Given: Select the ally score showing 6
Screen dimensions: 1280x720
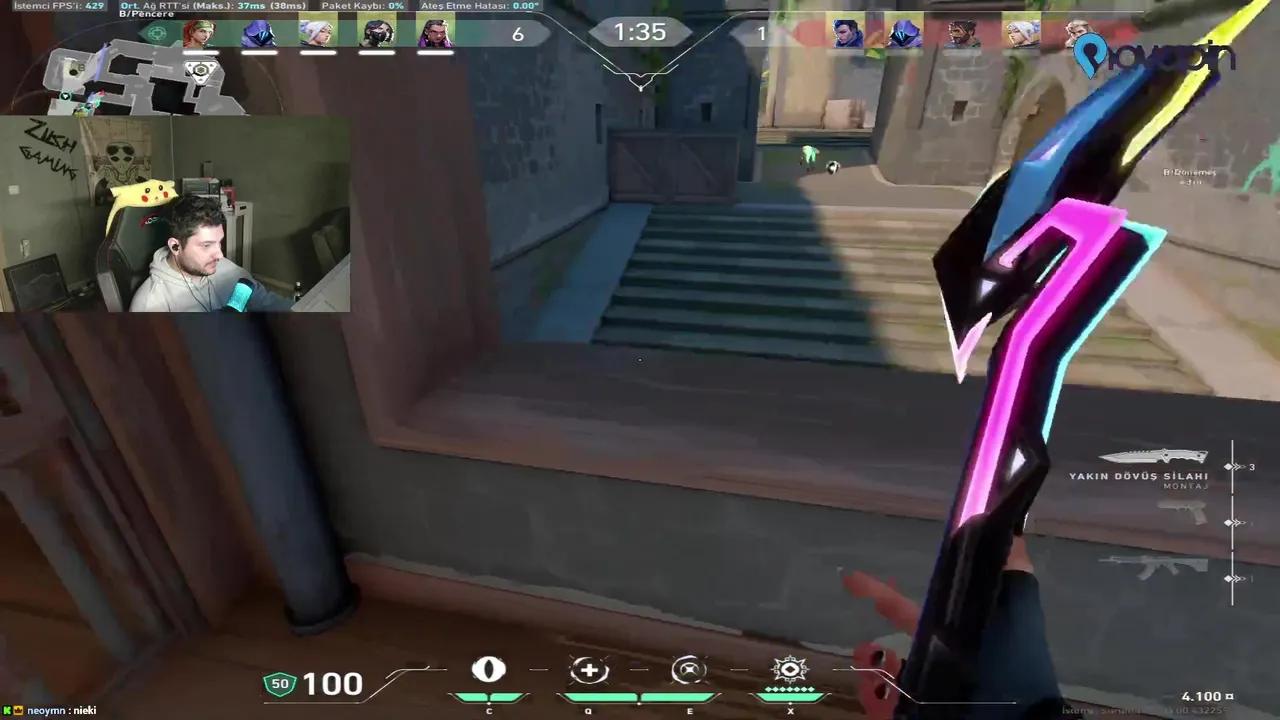Looking at the screenshot, I should point(518,33).
